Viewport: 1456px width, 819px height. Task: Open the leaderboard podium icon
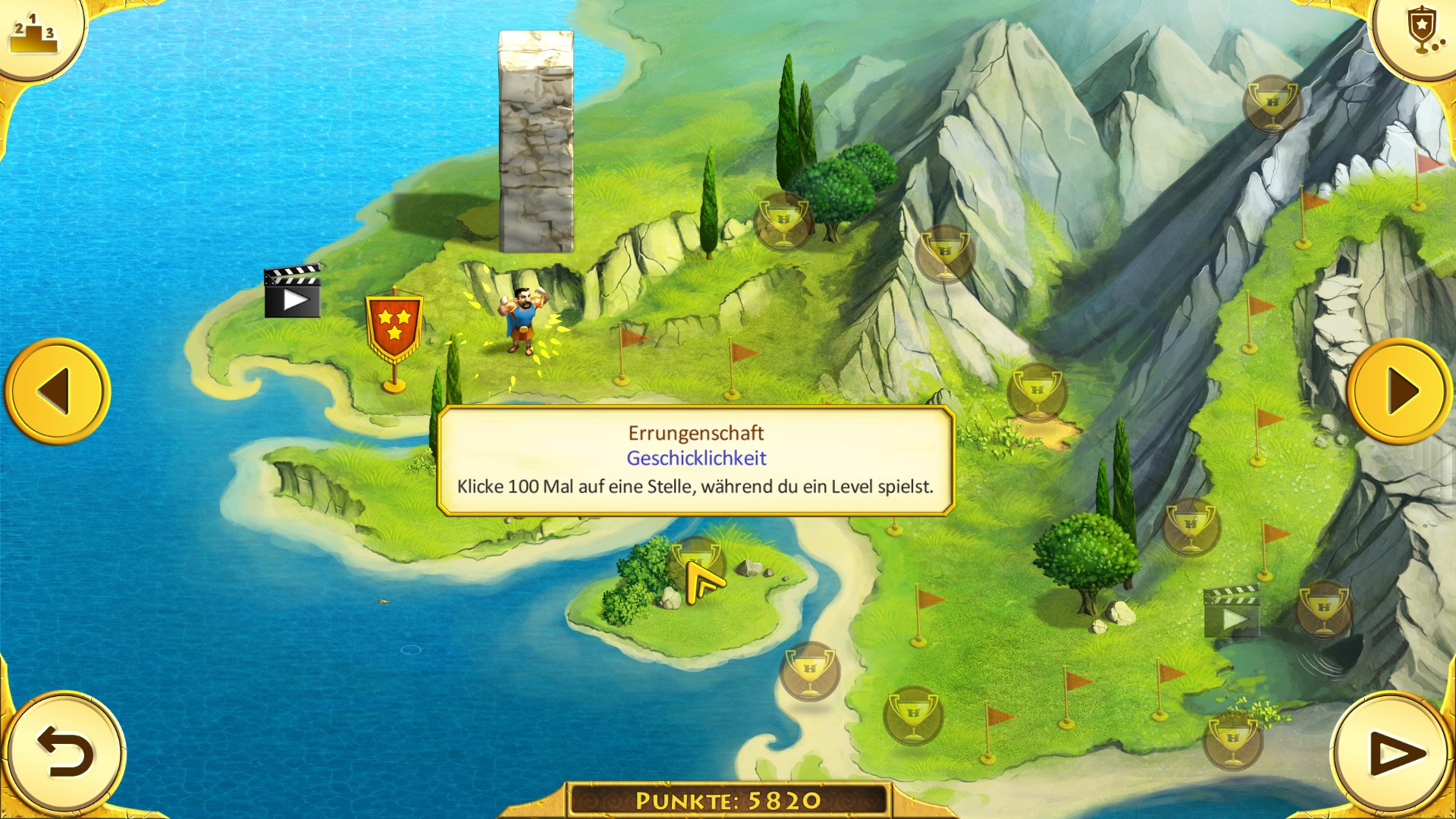[34, 34]
